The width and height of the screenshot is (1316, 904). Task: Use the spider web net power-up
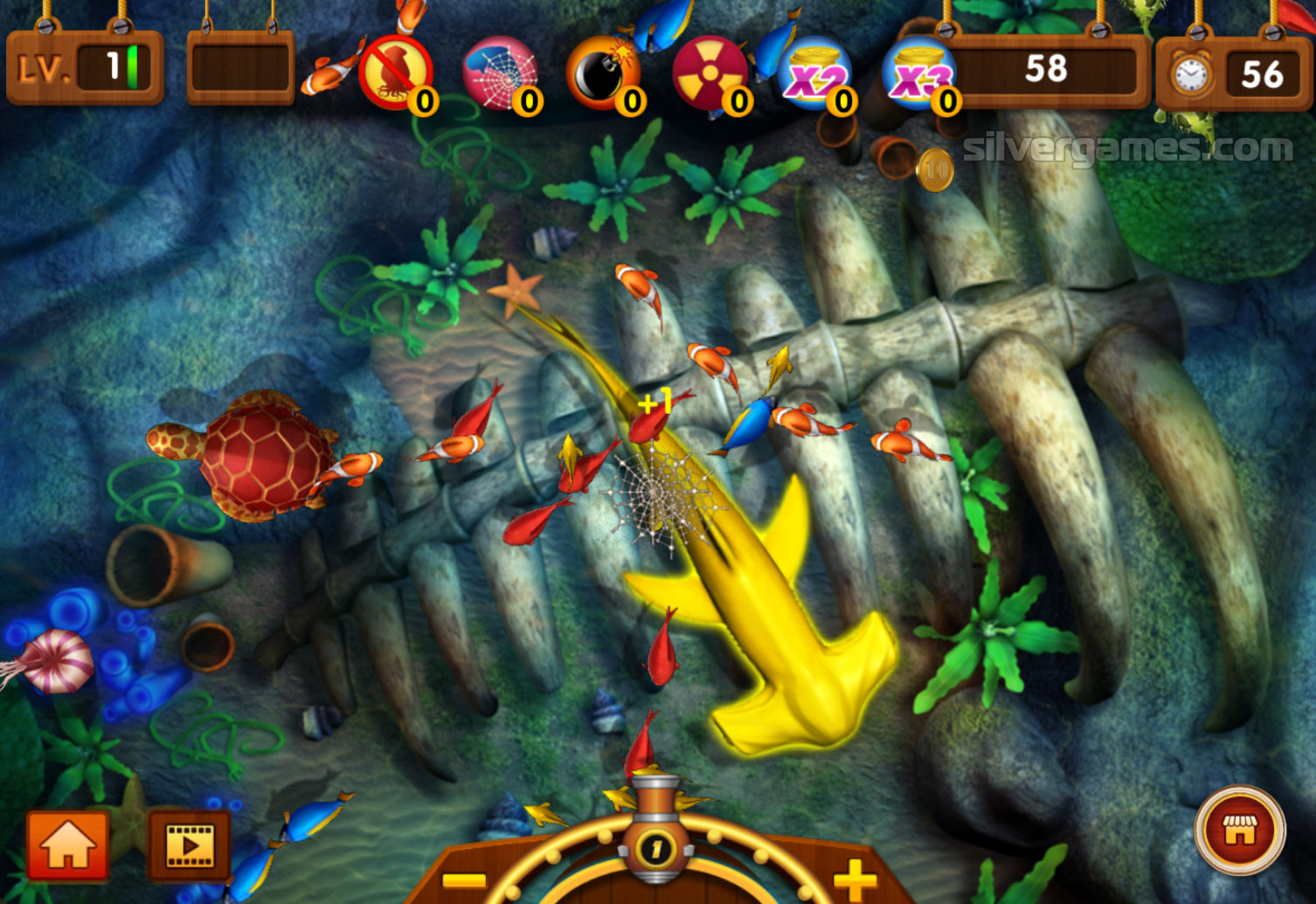click(x=500, y=73)
